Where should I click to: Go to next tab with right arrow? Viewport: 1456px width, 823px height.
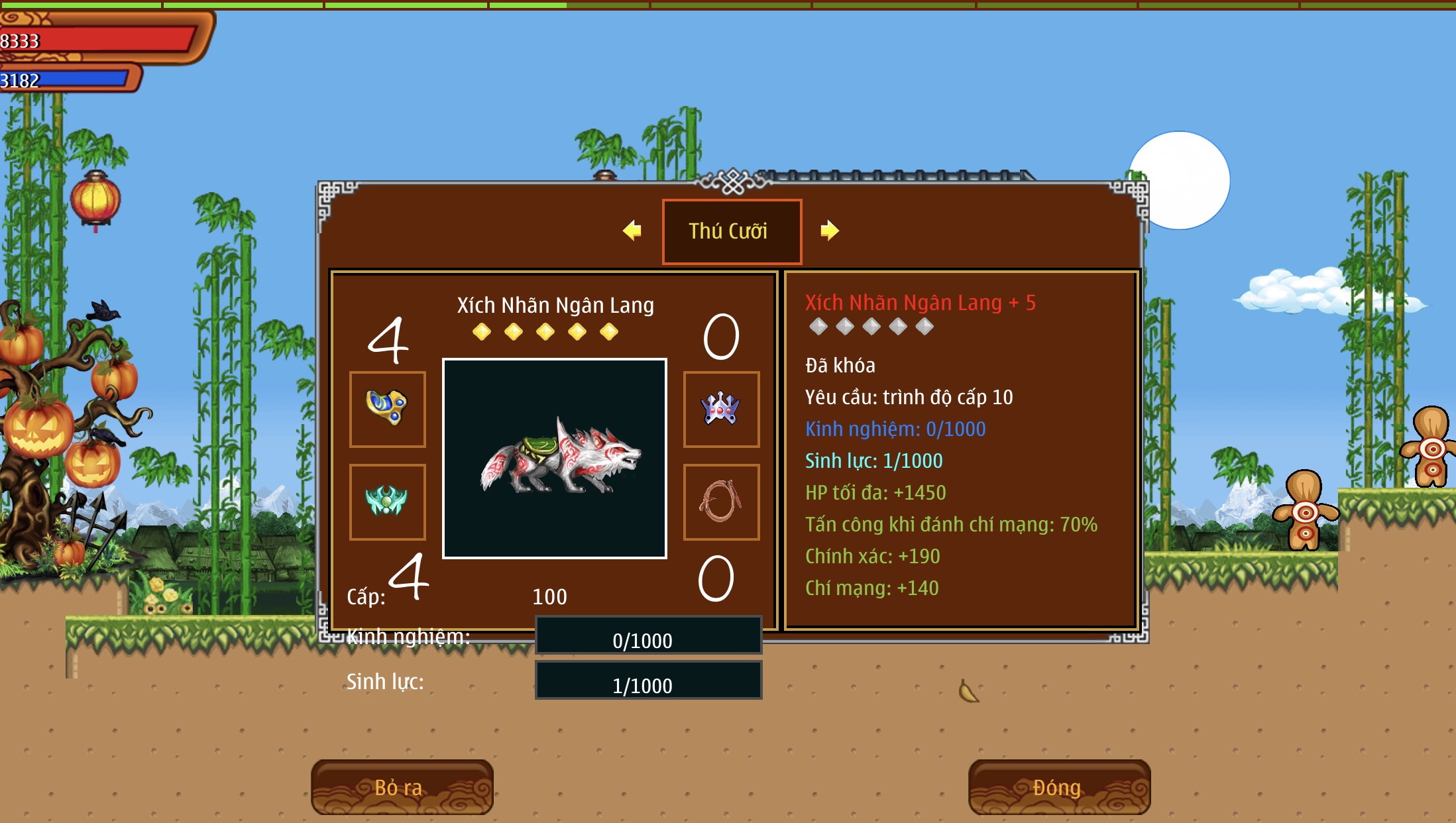point(829,231)
